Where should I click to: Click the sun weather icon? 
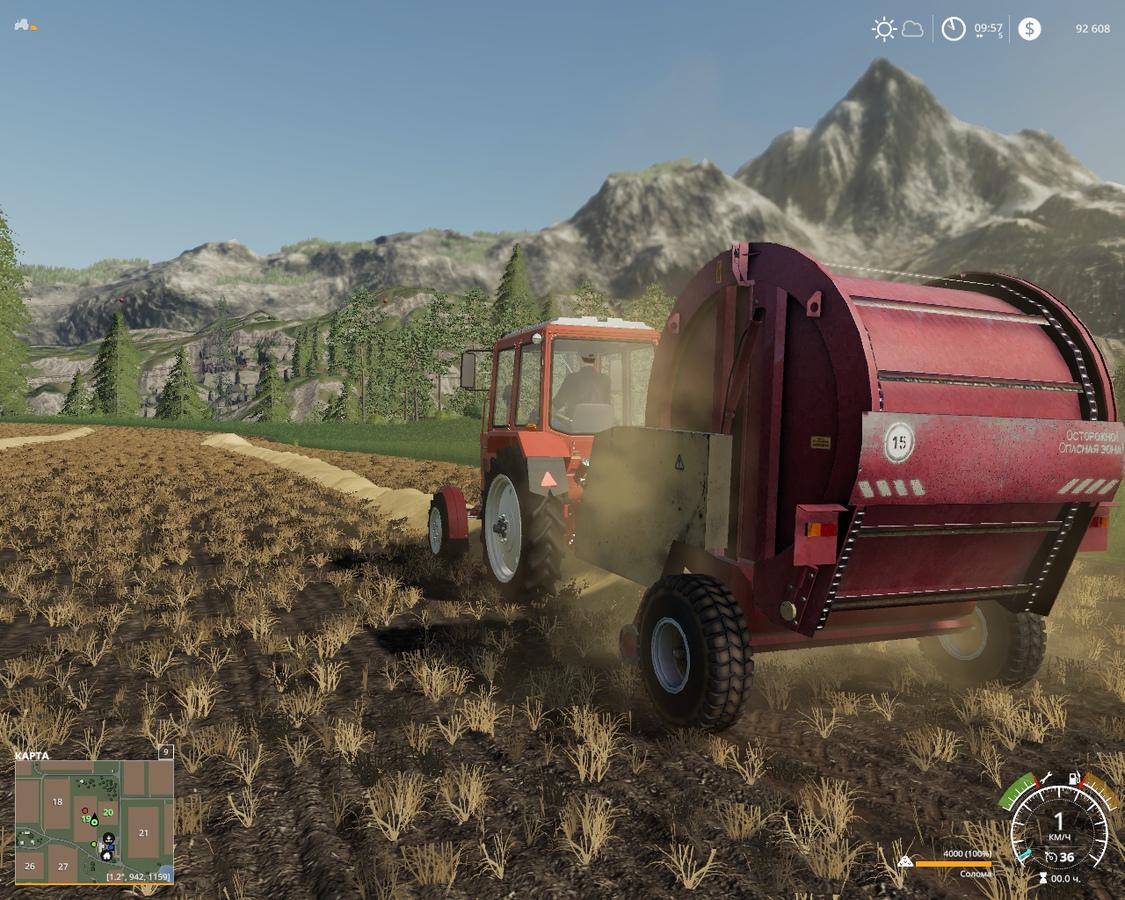tap(884, 29)
